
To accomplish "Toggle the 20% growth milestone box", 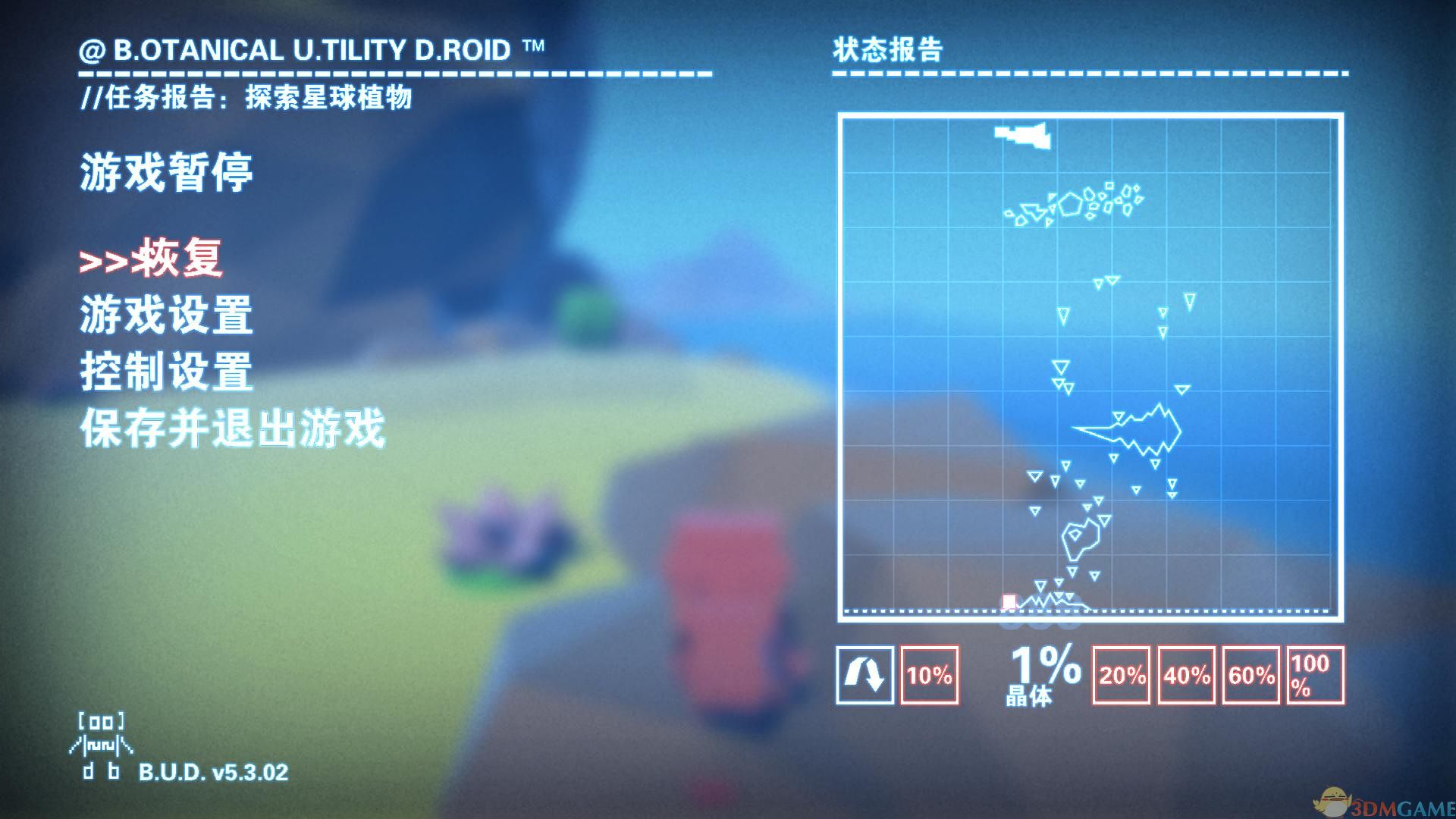I will coord(1120,673).
